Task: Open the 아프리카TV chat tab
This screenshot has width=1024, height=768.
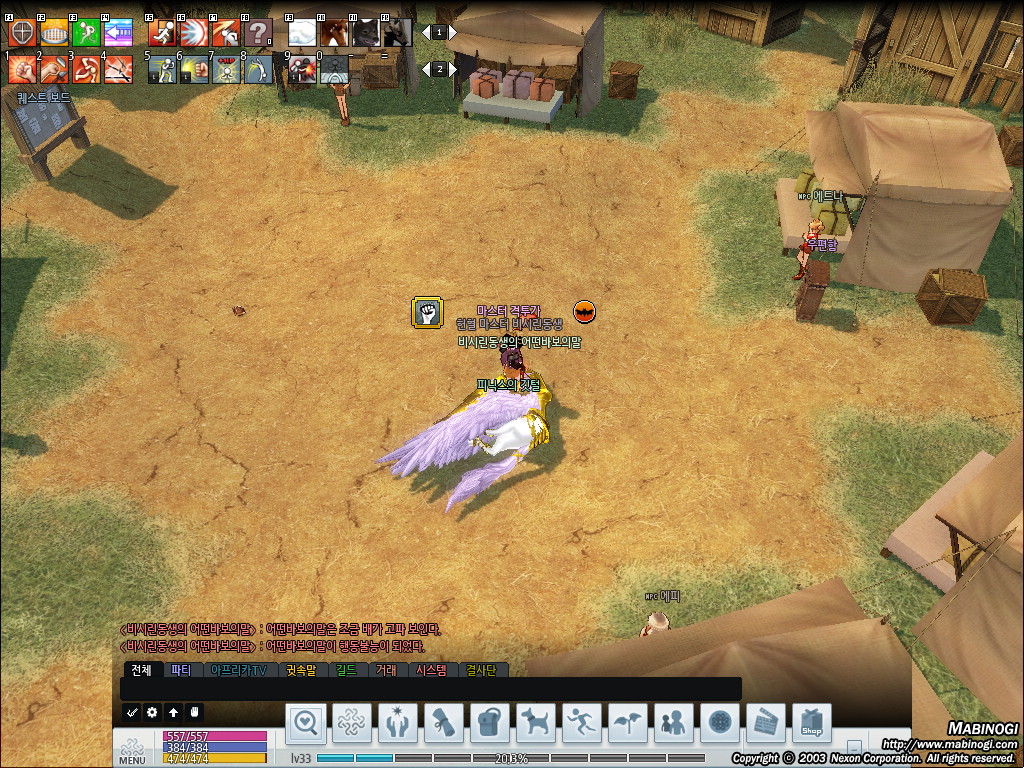Action: click(x=238, y=670)
